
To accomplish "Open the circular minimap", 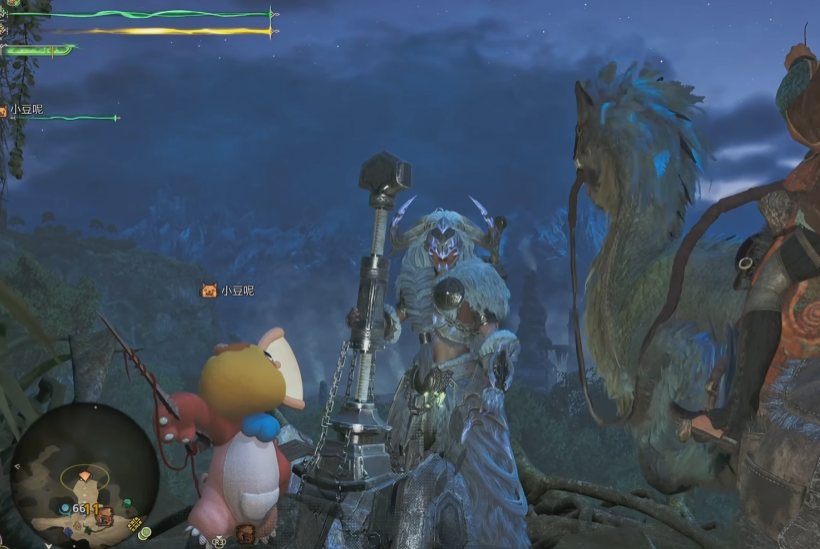I will pyautogui.click(x=84, y=474).
